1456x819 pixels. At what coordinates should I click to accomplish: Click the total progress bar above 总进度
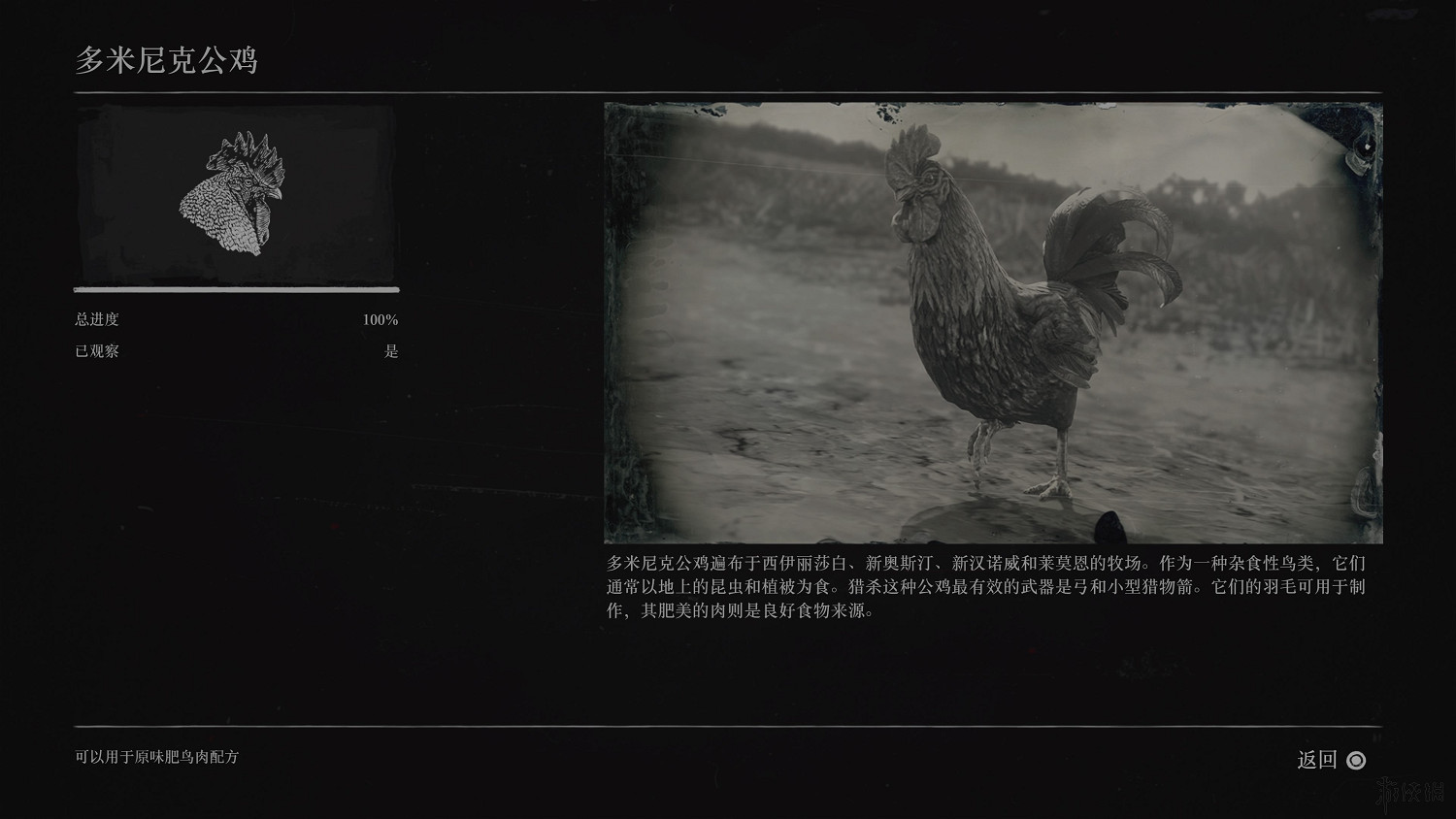click(x=233, y=289)
